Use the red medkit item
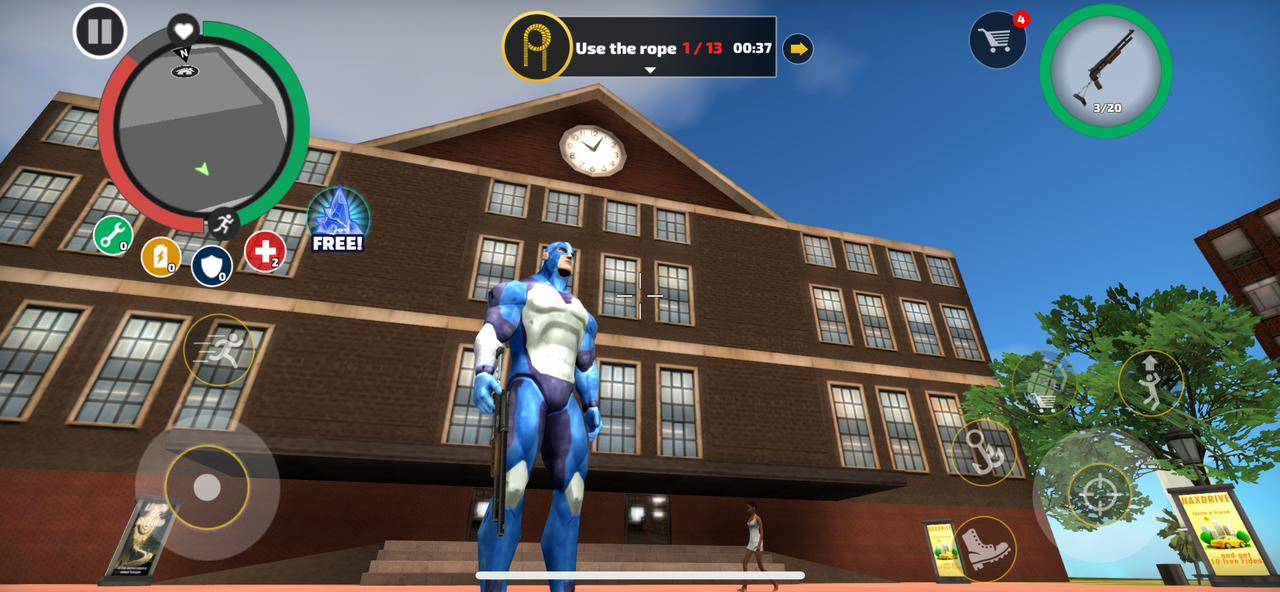 pos(265,252)
